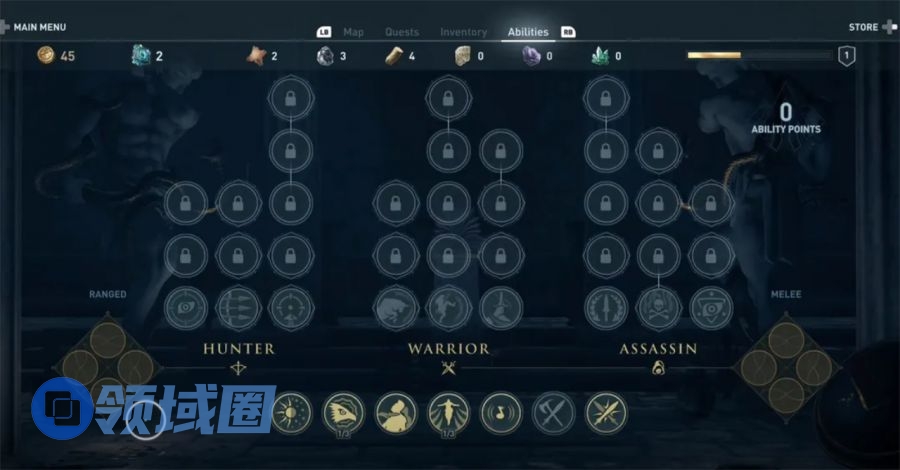The height and width of the screenshot is (470, 900).
Task: Select the skull and crossbones Assassin ability
Action: coord(658,307)
